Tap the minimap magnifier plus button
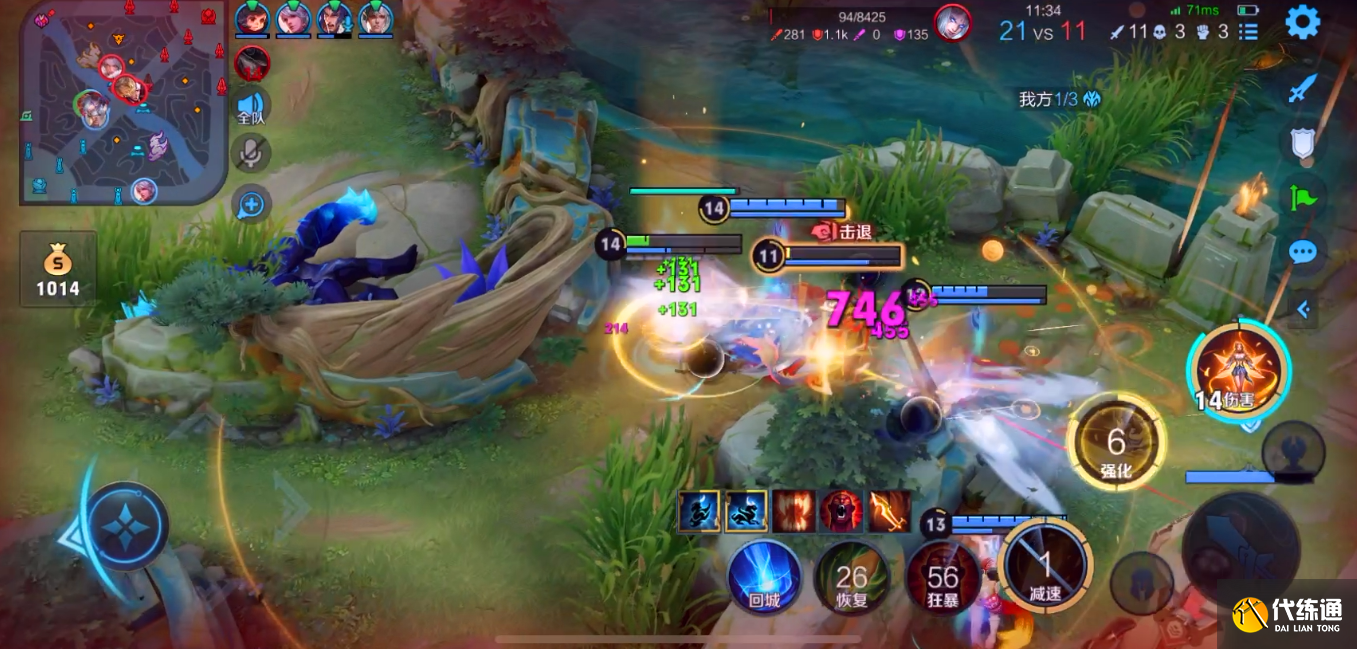This screenshot has width=1357, height=649. click(x=251, y=205)
